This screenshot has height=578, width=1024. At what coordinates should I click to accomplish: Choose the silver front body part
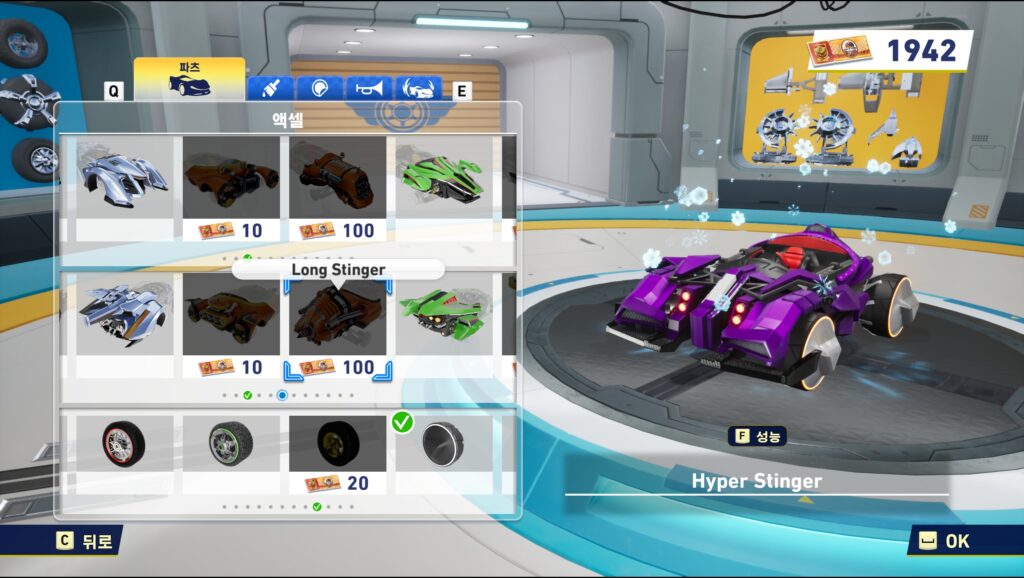pyautogui.click(x=124, y=178)
